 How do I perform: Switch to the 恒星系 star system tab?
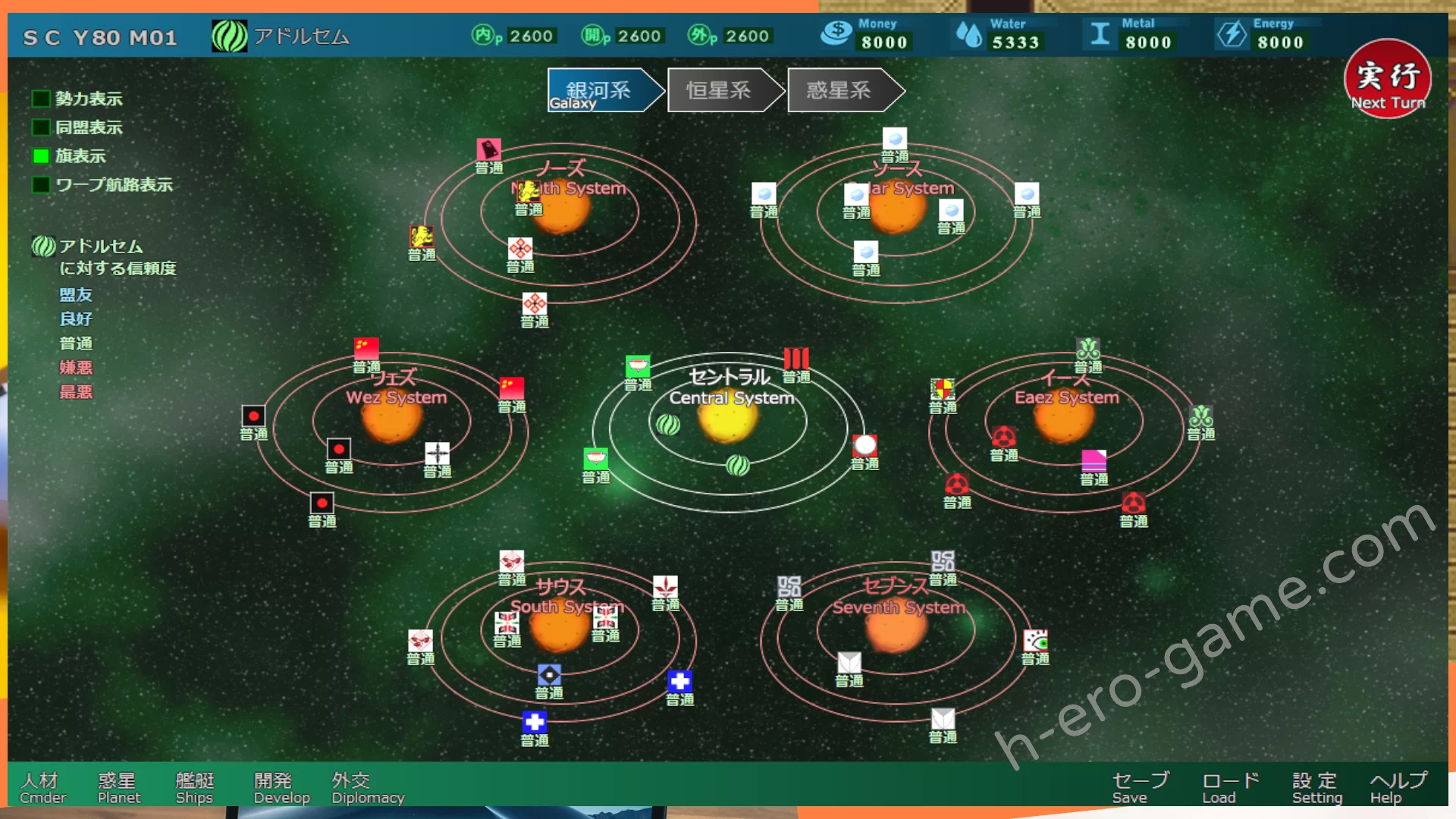coord(719,91)
